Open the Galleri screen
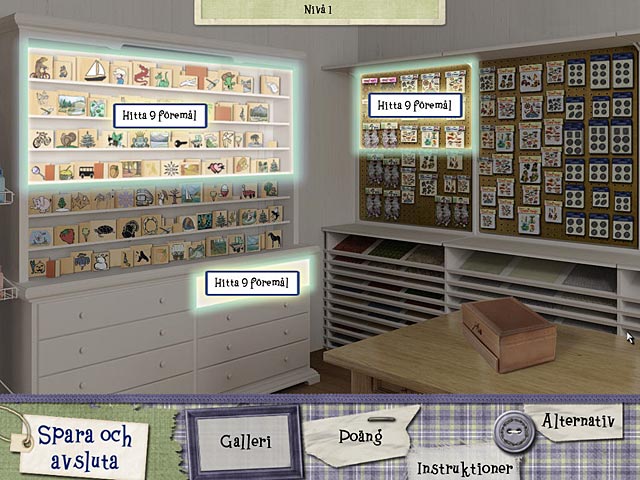Viewport: 640px width, 480px height. coord(246,442)
